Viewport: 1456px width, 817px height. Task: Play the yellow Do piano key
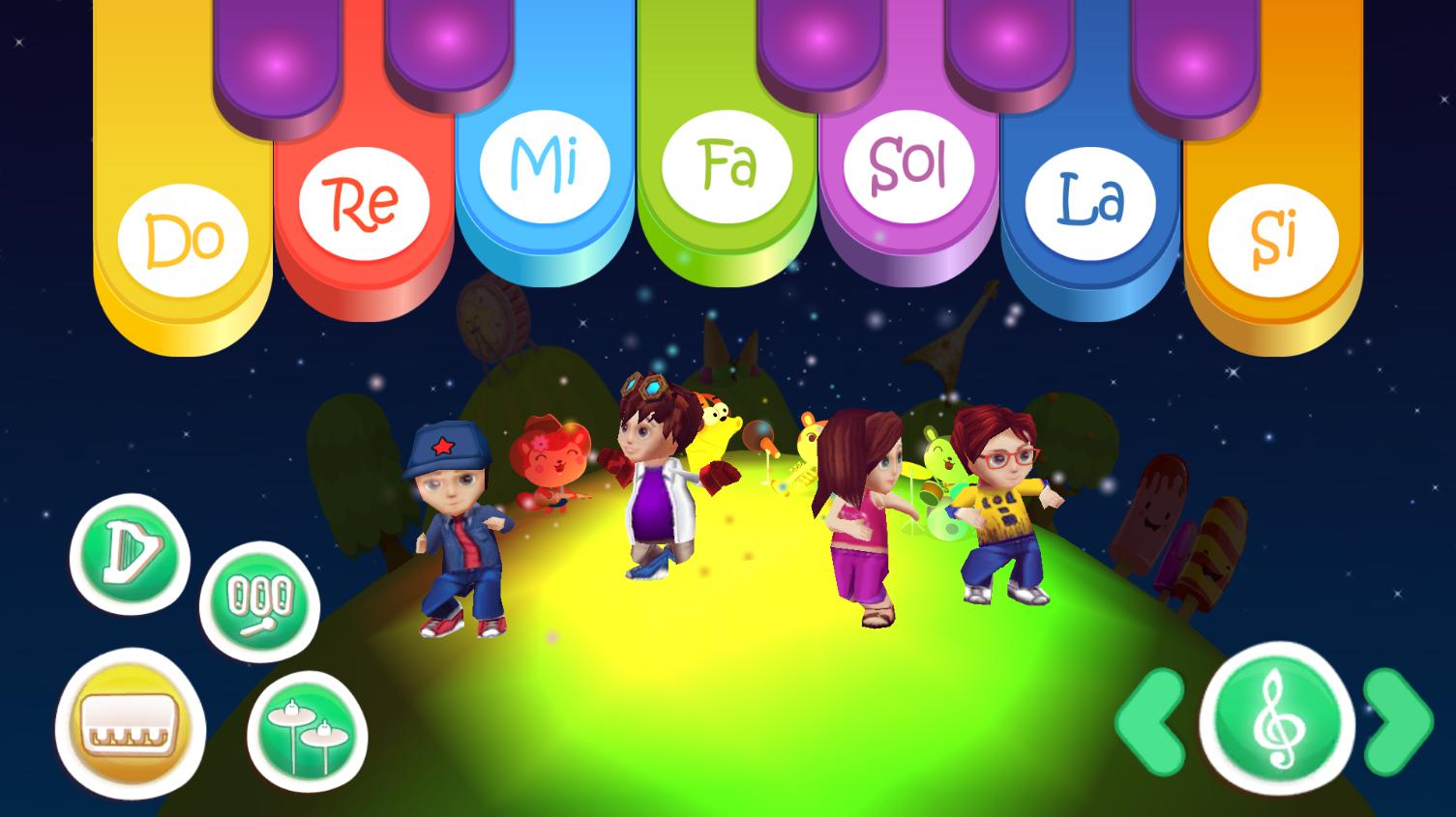182,240
